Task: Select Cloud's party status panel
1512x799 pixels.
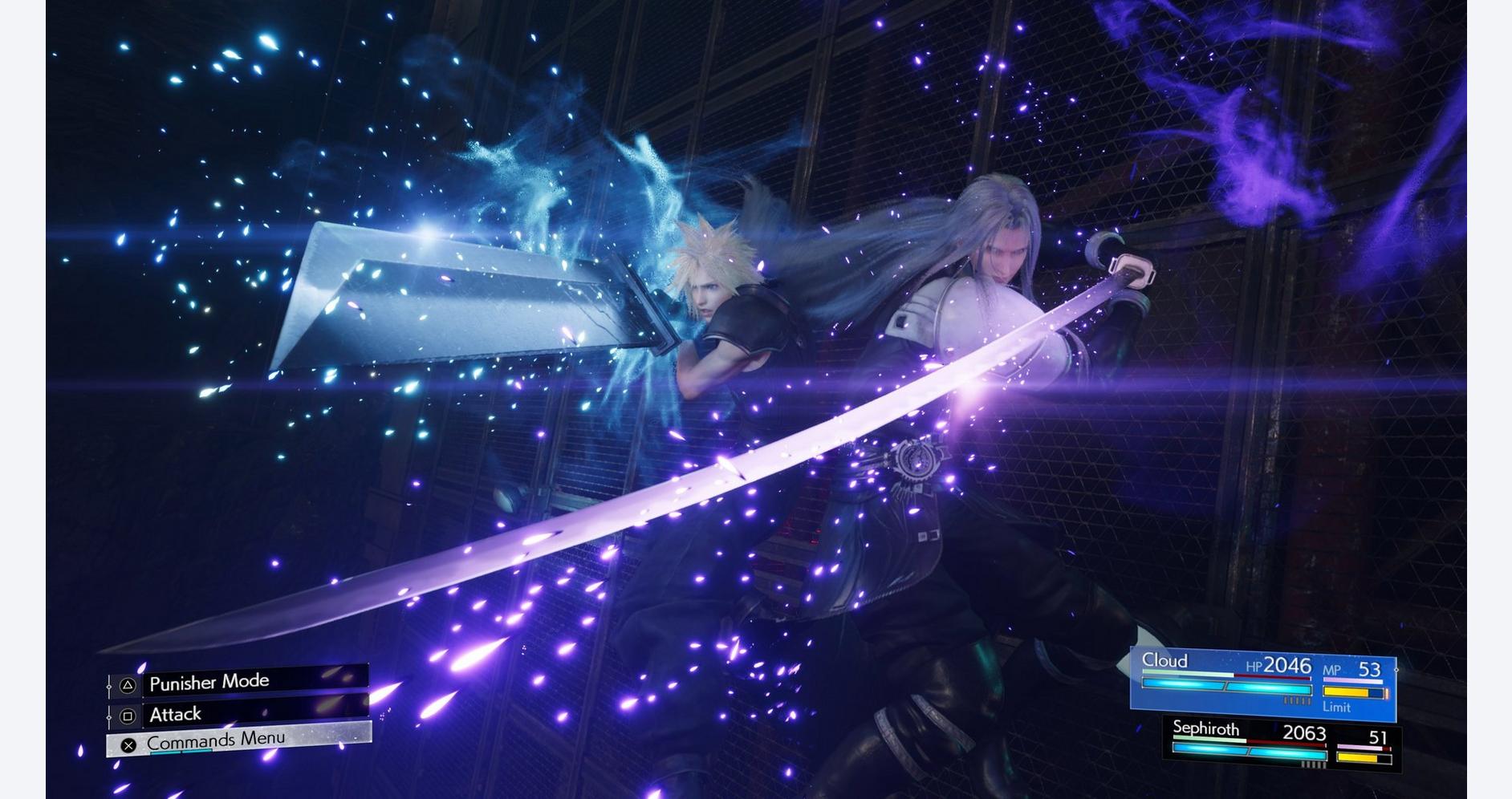Action: coord(1262,683)
